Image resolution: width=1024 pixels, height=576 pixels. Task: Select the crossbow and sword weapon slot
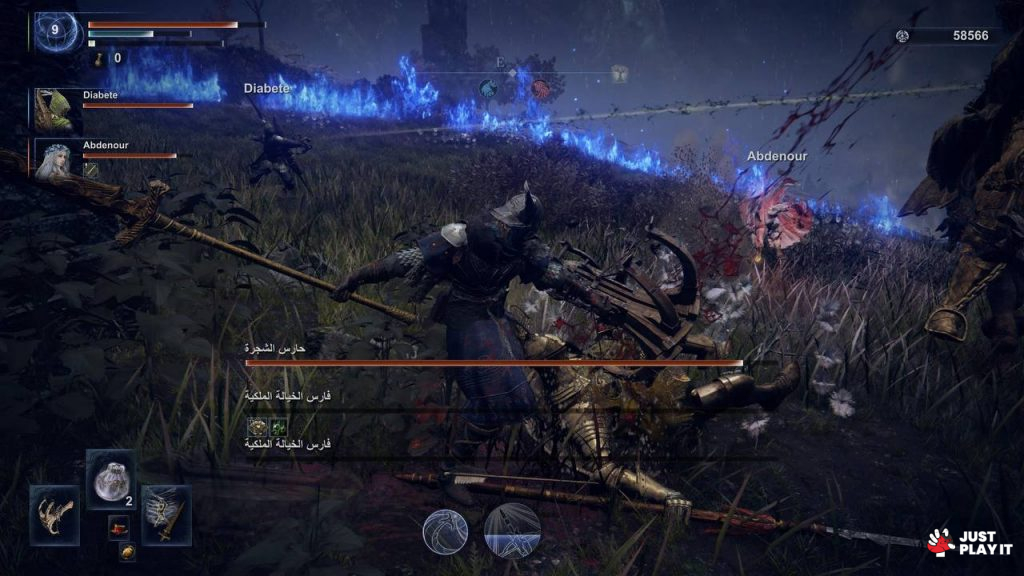click(x=165, y=514)
